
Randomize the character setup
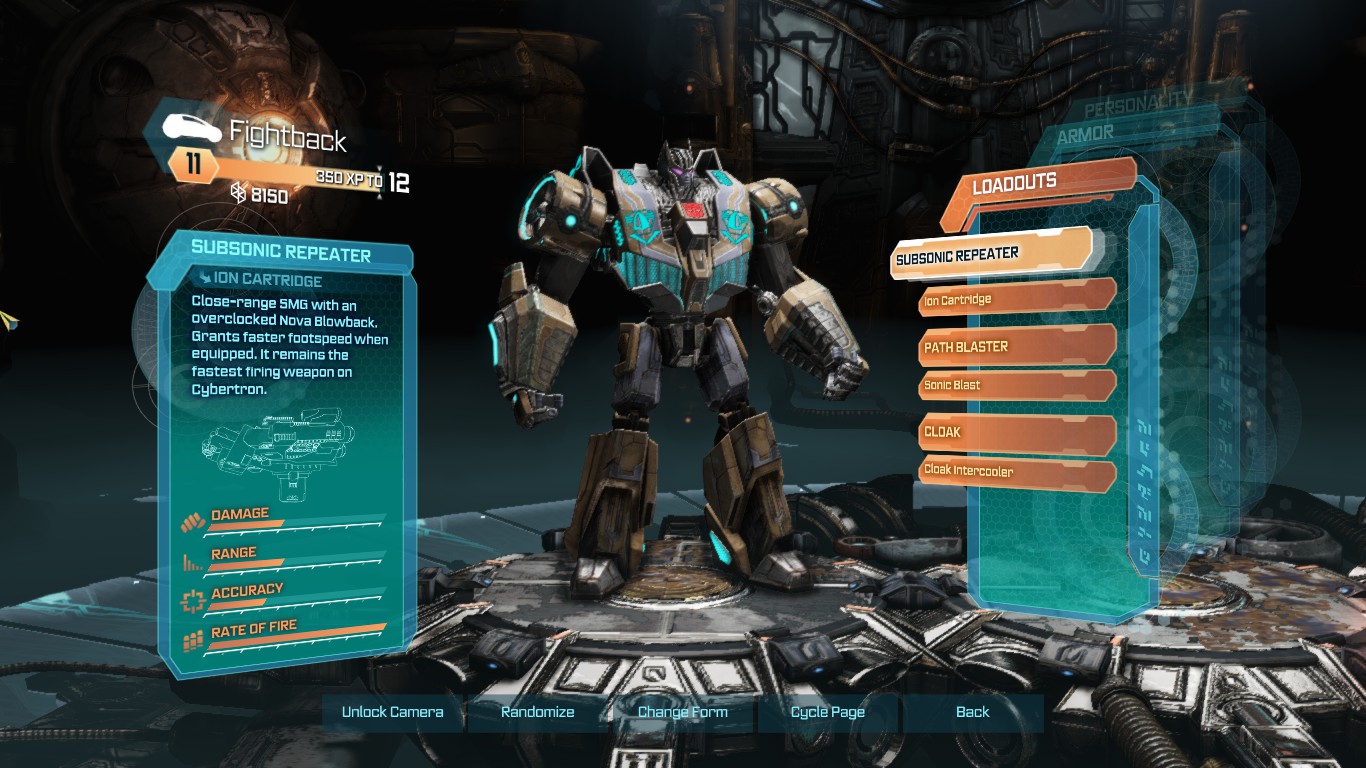click(x=538, y=712)
